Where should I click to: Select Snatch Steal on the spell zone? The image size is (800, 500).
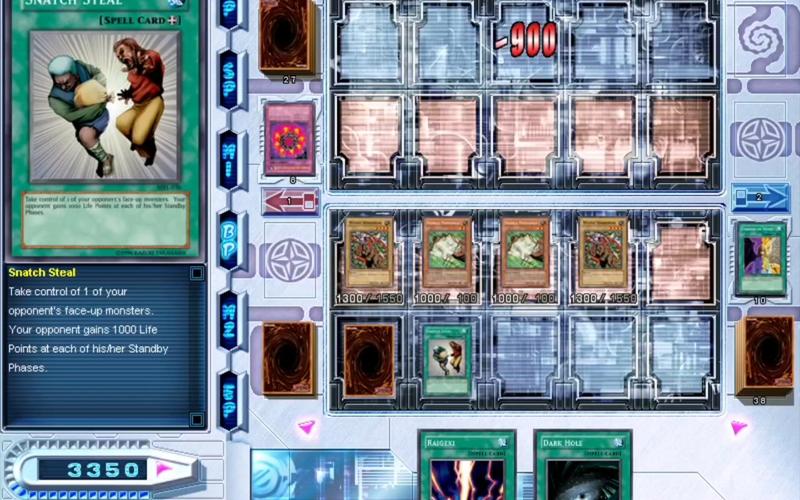tap(444, 358)
